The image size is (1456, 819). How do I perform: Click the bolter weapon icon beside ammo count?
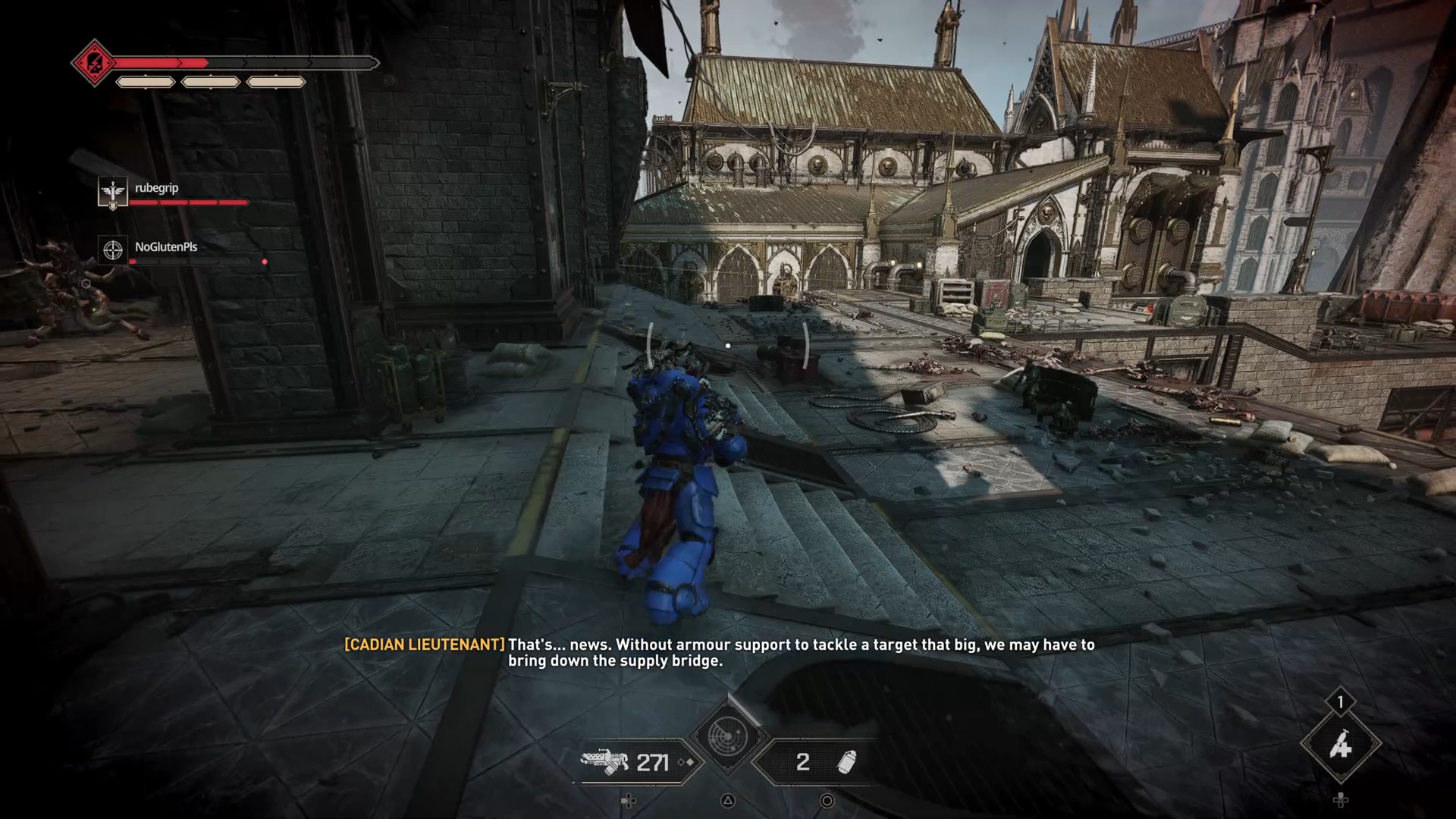[606, 761]
